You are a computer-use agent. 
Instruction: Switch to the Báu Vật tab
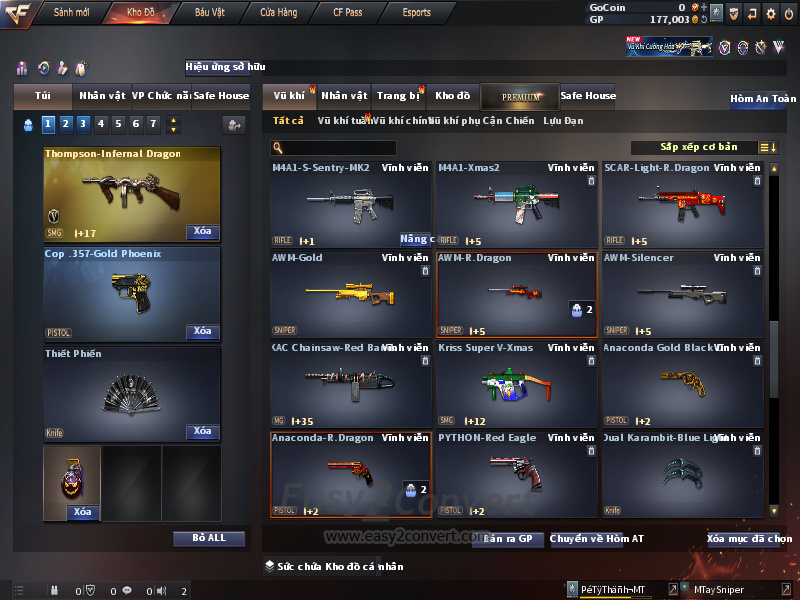coord(210,13)
